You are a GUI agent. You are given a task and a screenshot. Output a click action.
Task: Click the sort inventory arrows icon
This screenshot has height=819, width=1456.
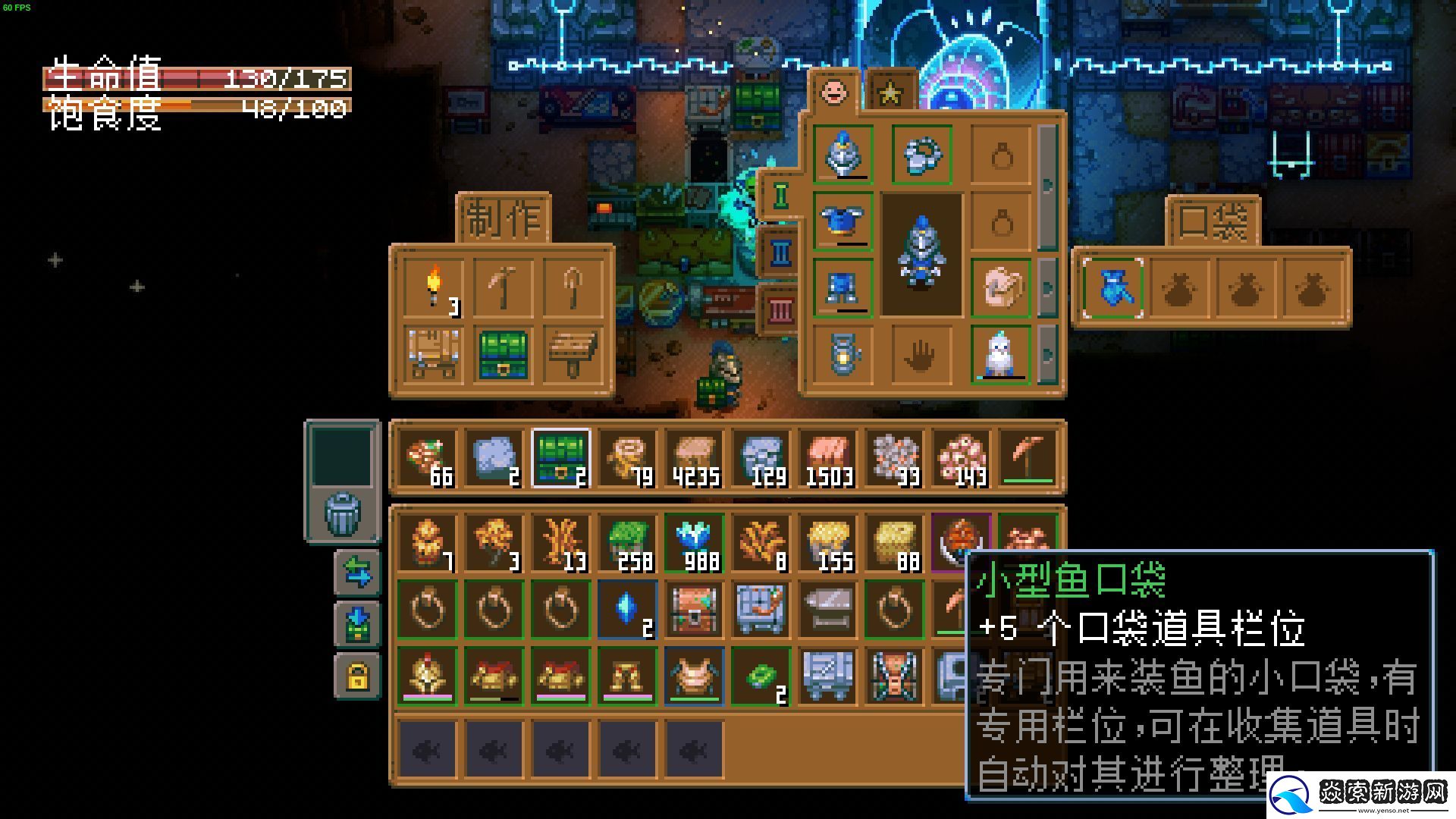(358, 570)
